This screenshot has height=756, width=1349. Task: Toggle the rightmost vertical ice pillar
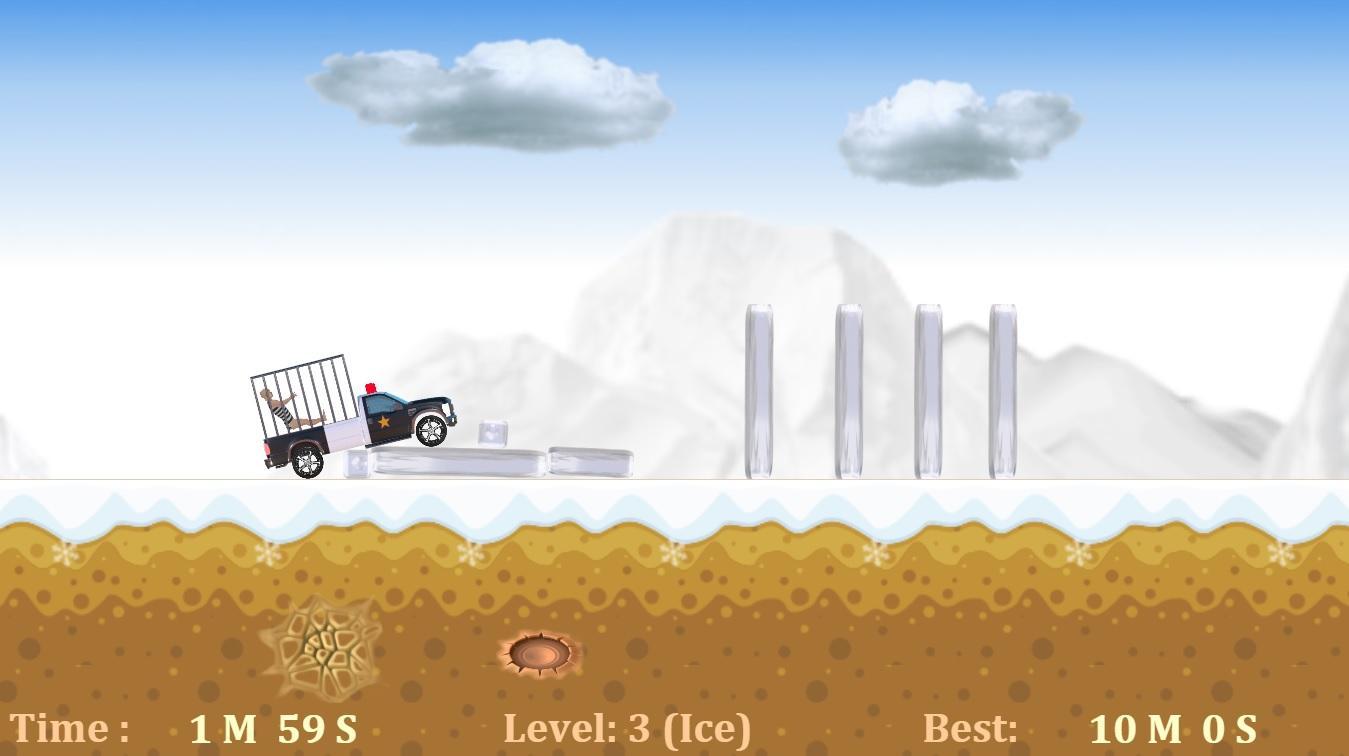(1003, 390)
